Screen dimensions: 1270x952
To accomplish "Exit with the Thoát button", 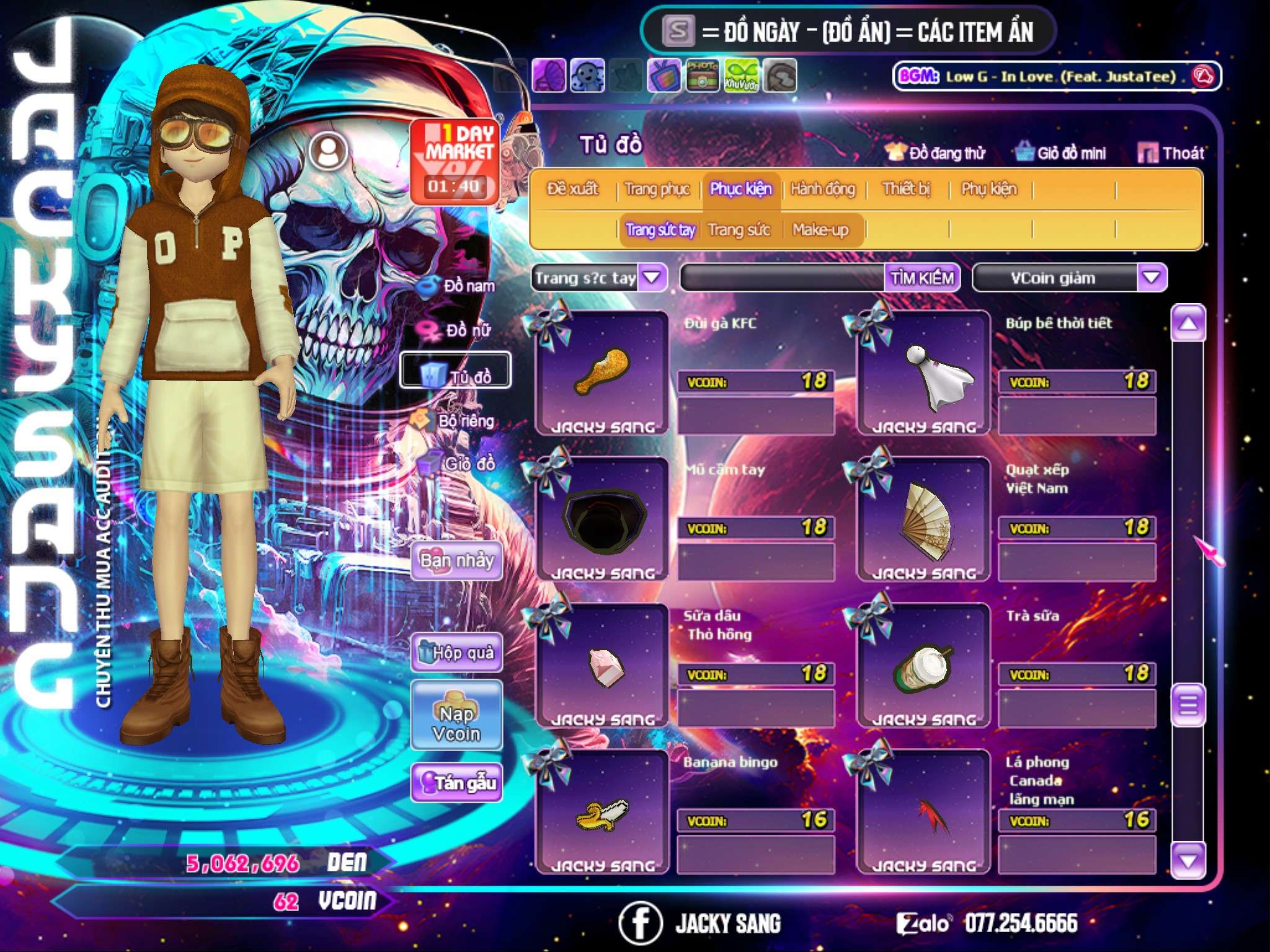I will (x=1171, y=153).
